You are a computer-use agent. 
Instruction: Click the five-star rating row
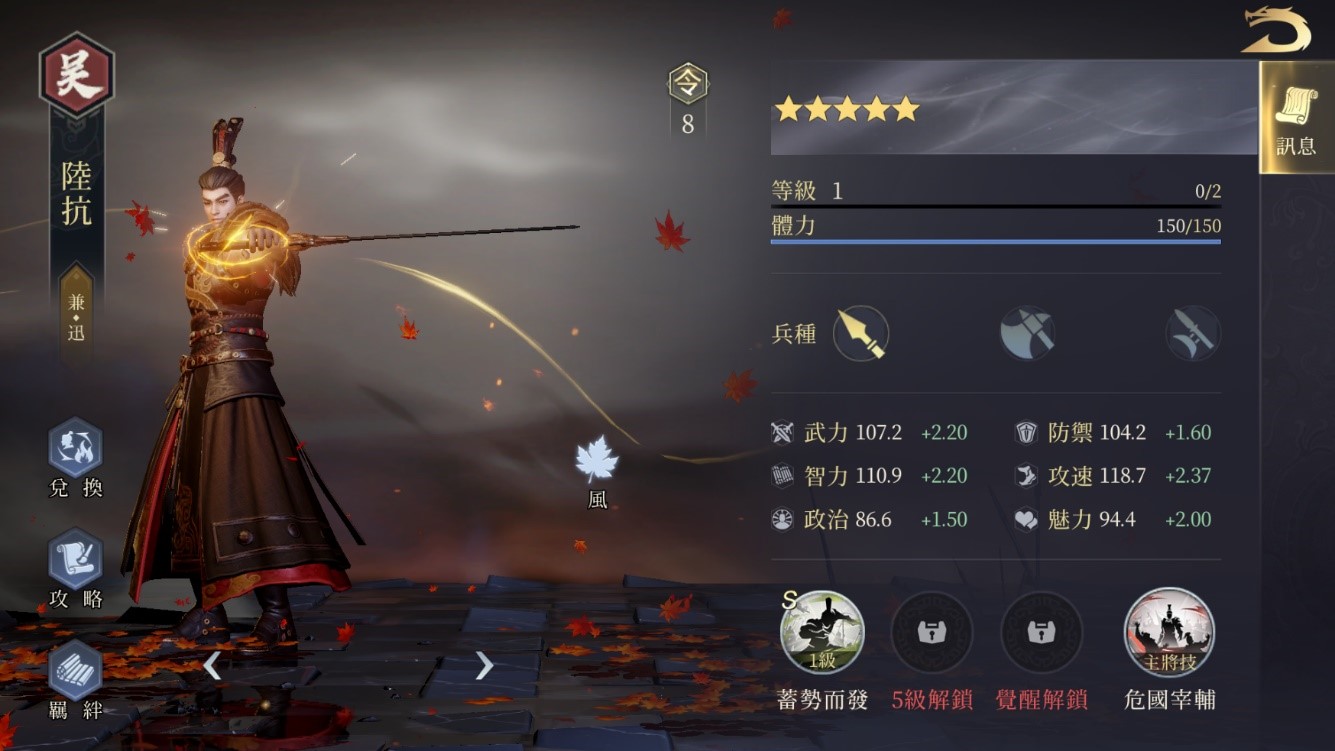pyautogui.click(x=847, y=109)
